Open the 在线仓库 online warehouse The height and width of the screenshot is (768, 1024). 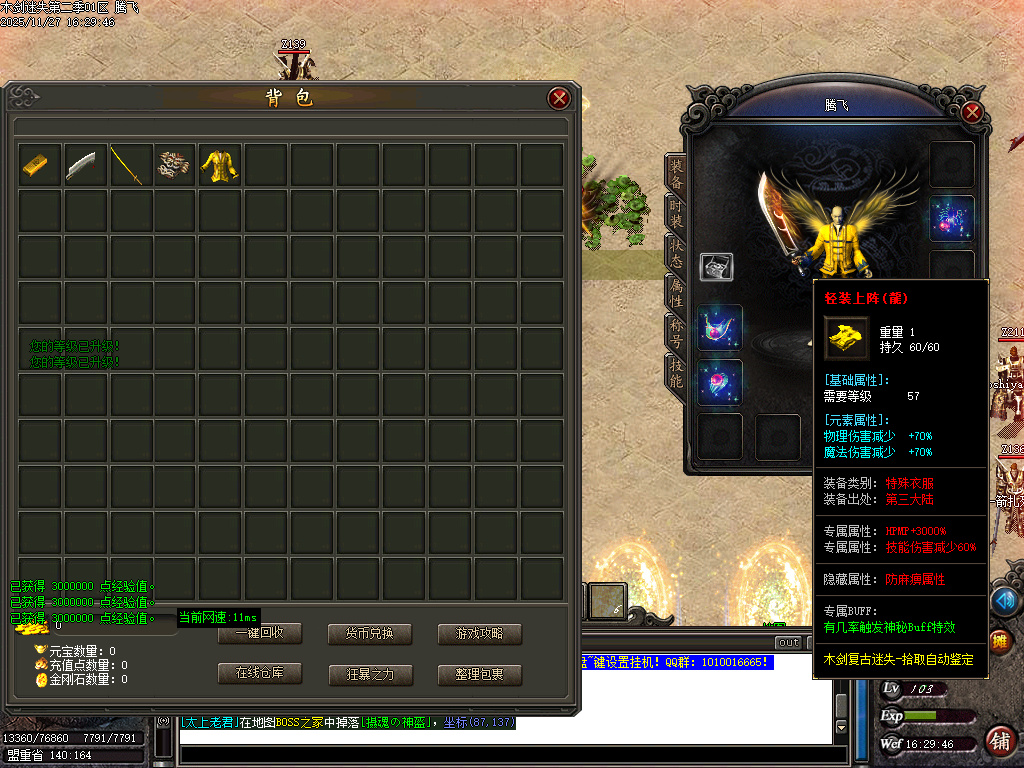(x=260, y=674)
